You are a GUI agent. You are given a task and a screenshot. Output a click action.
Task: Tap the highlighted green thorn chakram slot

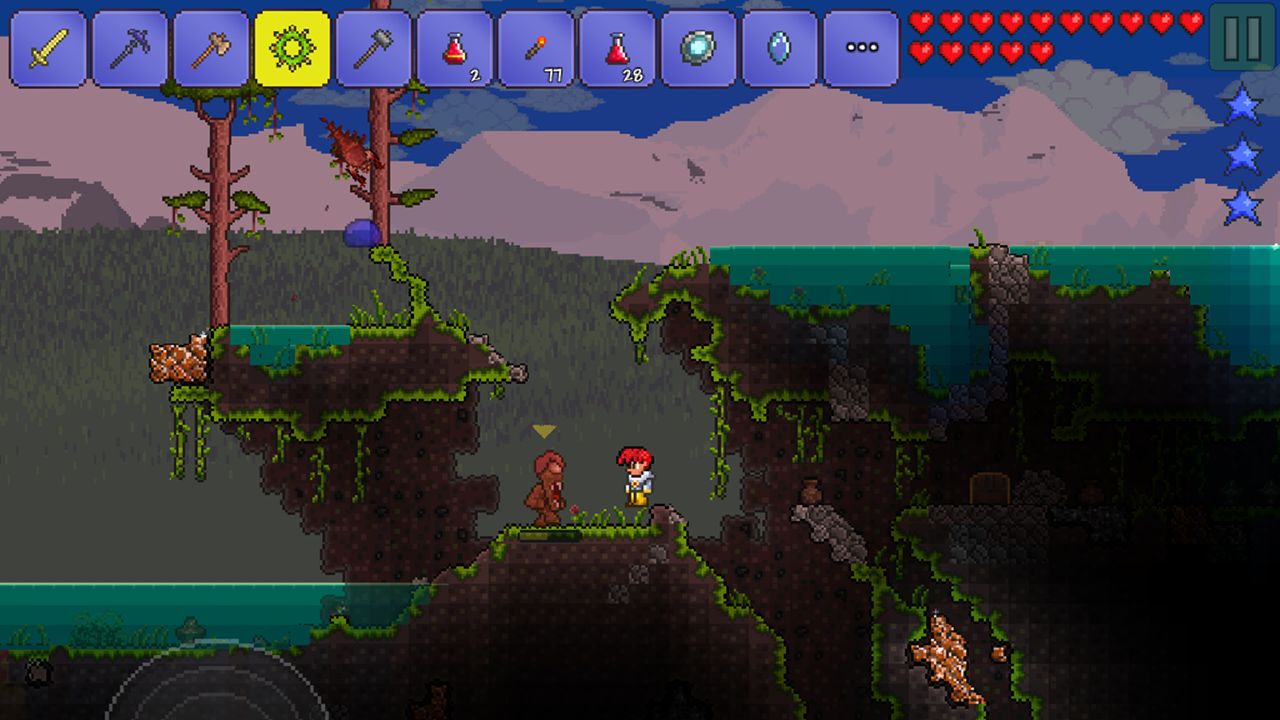tap(292, 48)
